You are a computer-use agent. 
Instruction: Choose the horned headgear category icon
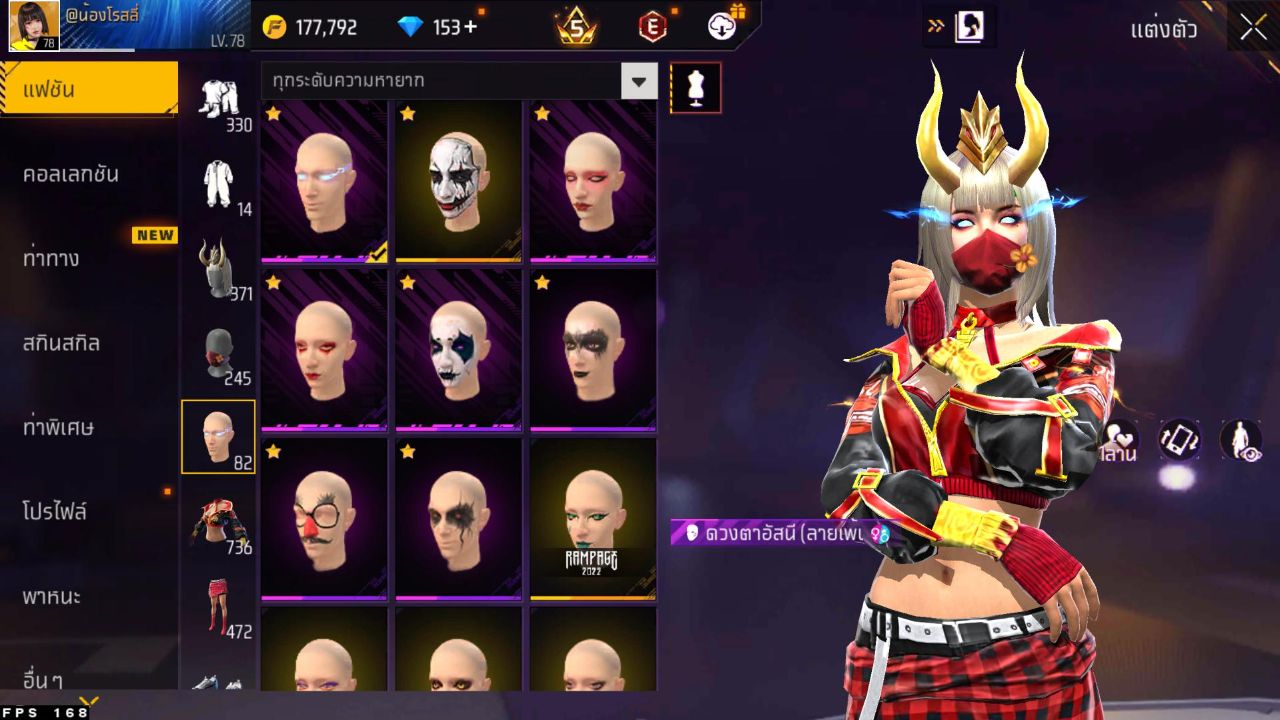click(x=217, y=268)
